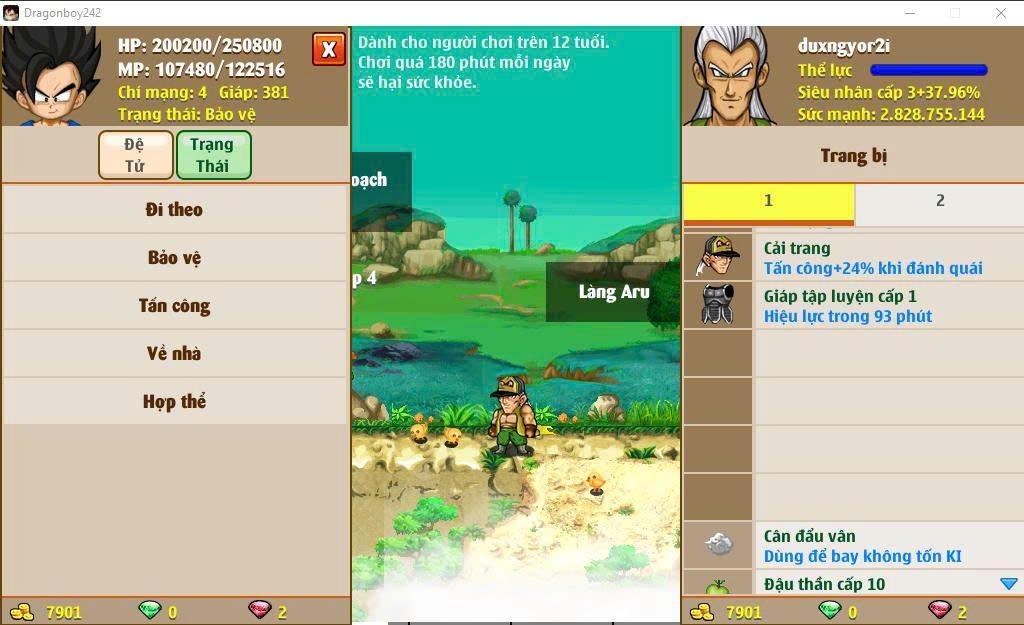Viewport: 1024px width, 625px height.
Task: Activate the Hợp thể fusion option
Action: (174, 402)
